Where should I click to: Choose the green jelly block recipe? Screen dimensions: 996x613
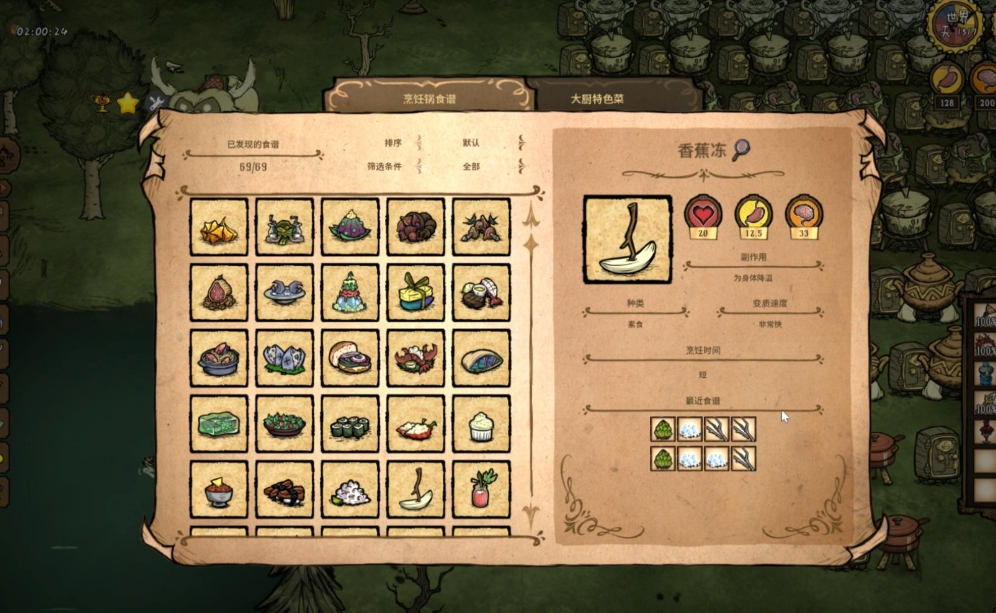pos(219,424)
